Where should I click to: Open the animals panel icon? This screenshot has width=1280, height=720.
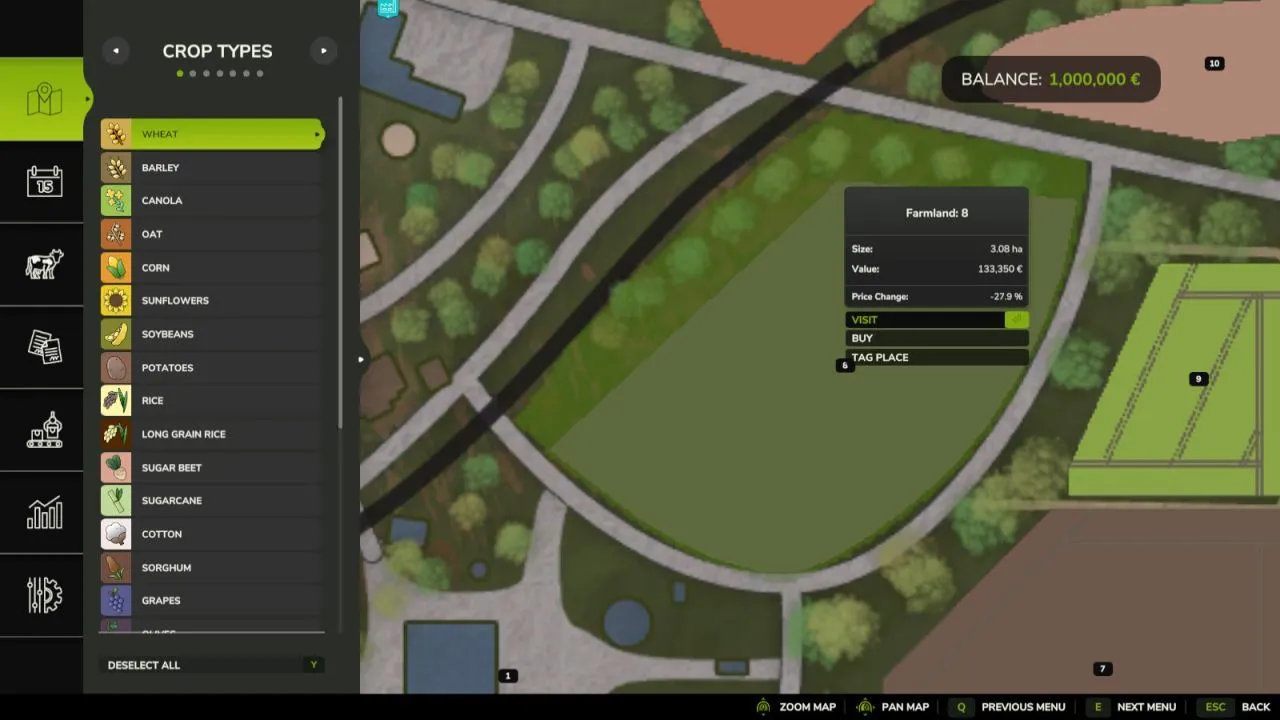point(42,264)
